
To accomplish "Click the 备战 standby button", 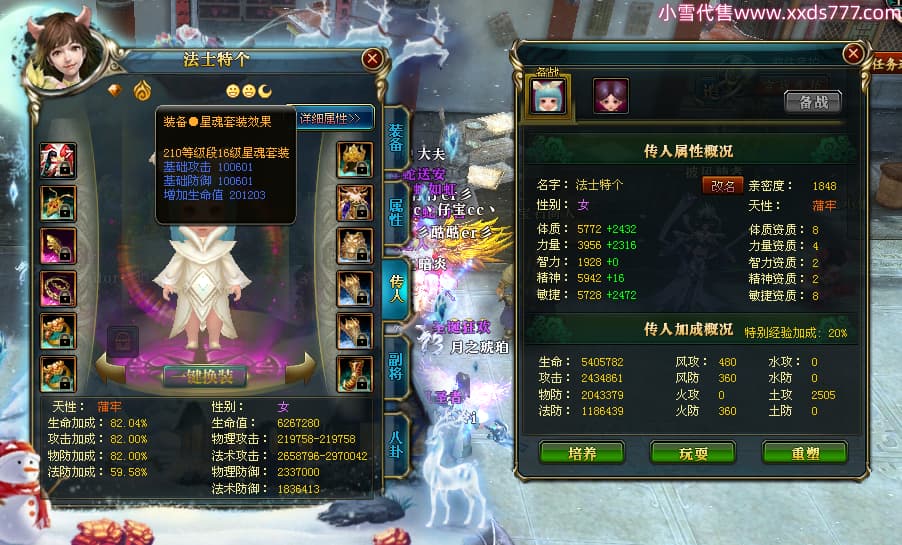I will pyautogui.click(x=812, y=101).
